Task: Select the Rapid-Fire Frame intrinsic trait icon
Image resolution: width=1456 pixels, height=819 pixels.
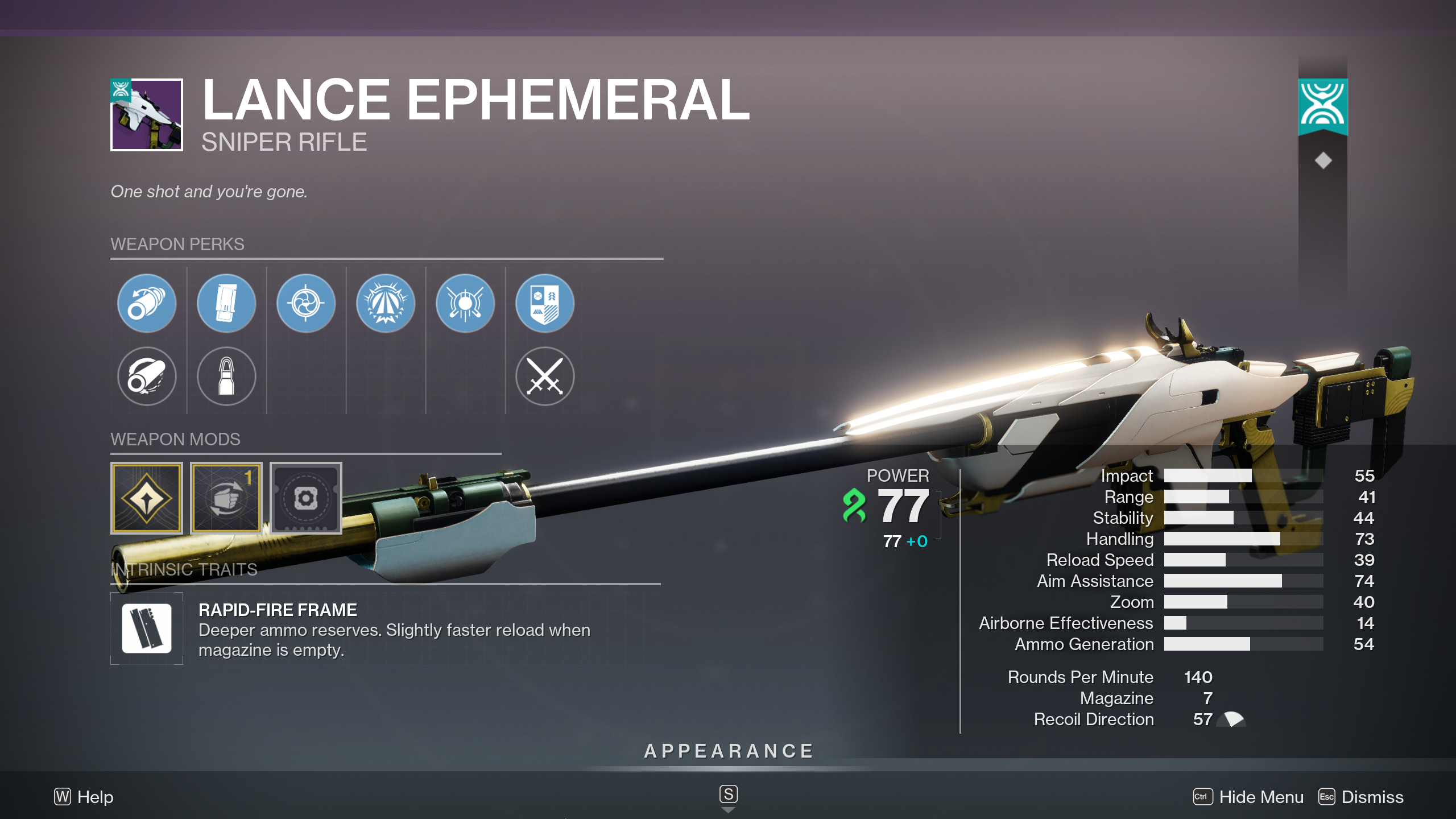Action: tap(146, 628)
